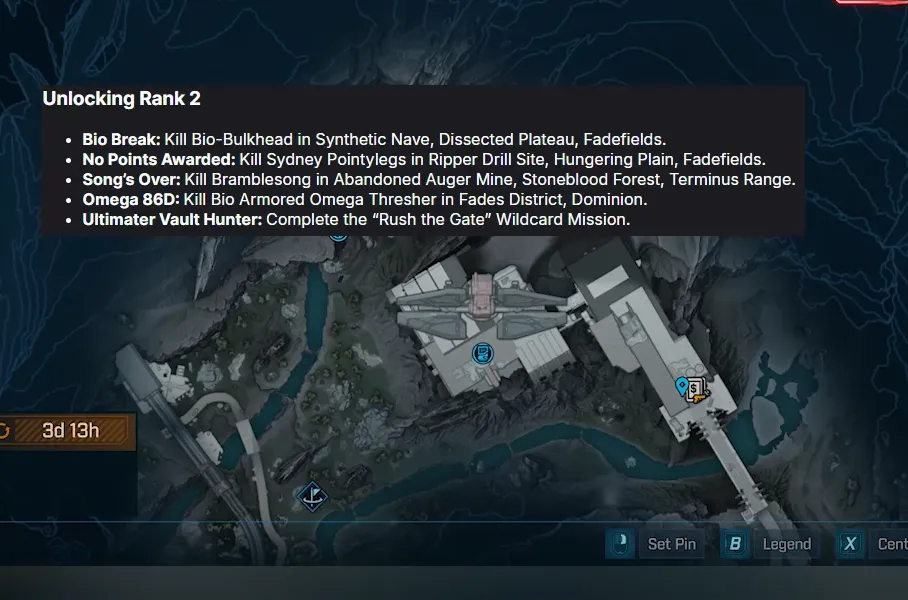Click the vending machine dollar-sign map marker
The width and height of the screenshot is (908, 600).
click(697, 388)
